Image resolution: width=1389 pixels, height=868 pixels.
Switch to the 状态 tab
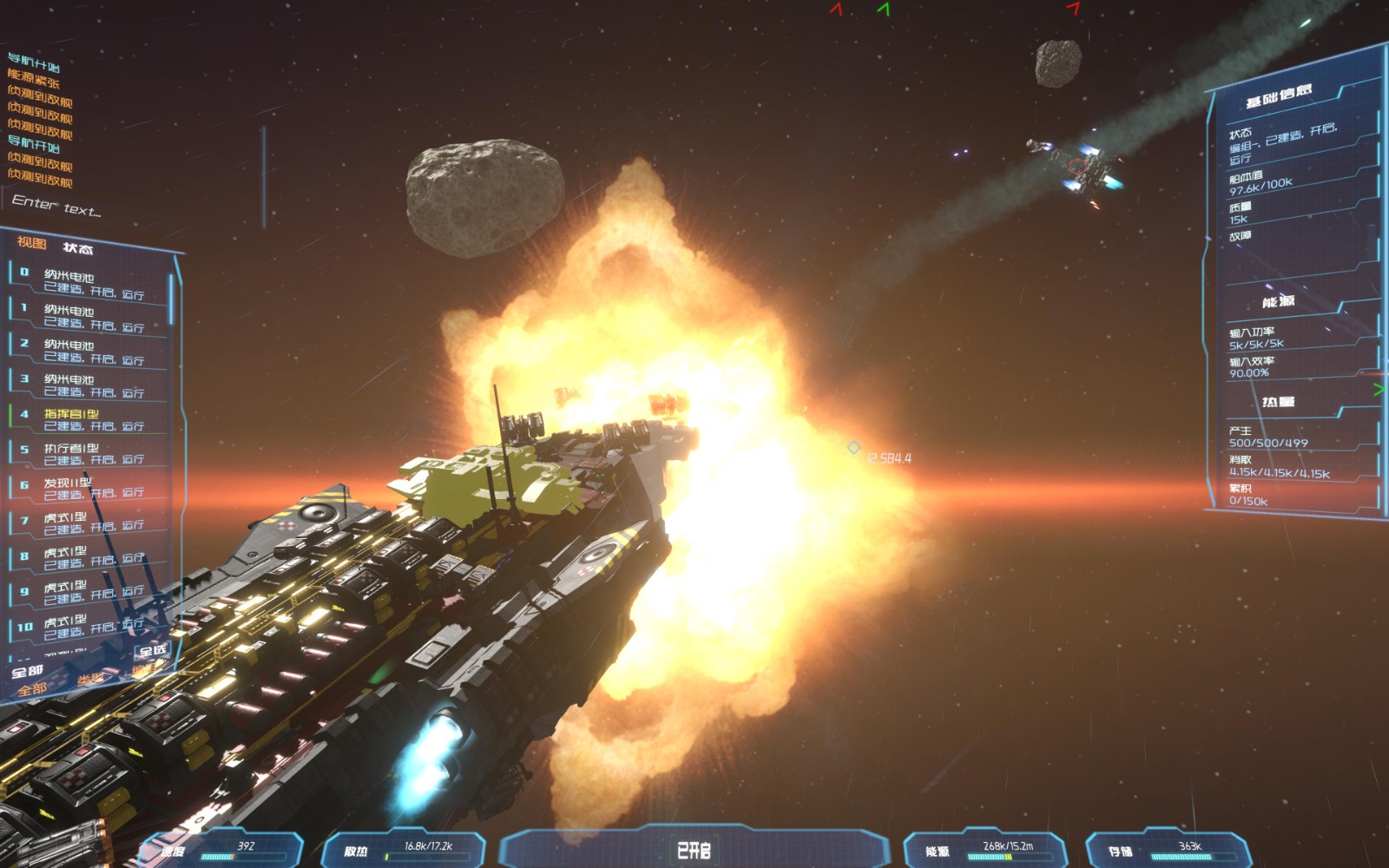point(78,249)
